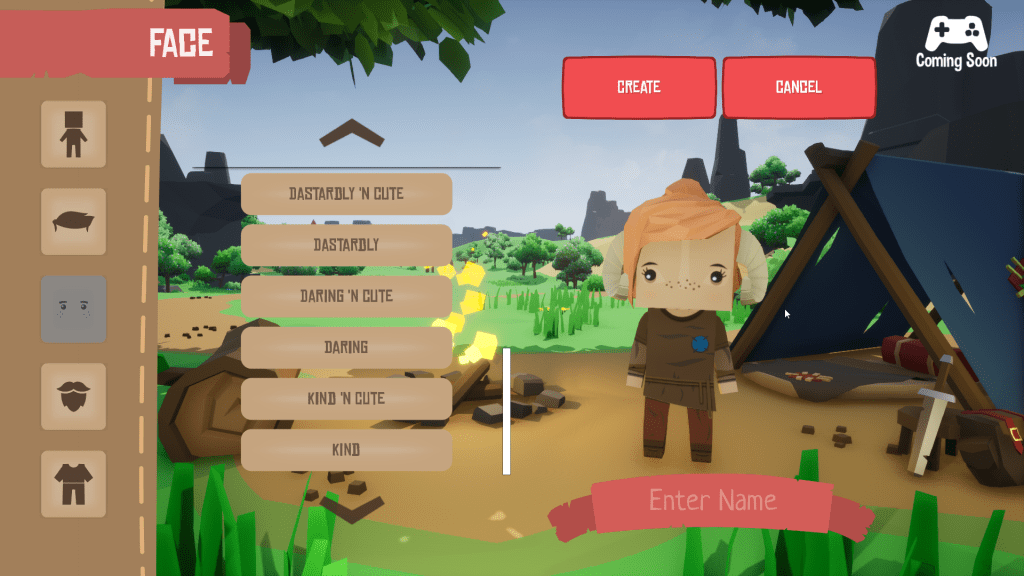The image size is (1024, 576).
Task: Open the body category tab
Action: point(73,134)
